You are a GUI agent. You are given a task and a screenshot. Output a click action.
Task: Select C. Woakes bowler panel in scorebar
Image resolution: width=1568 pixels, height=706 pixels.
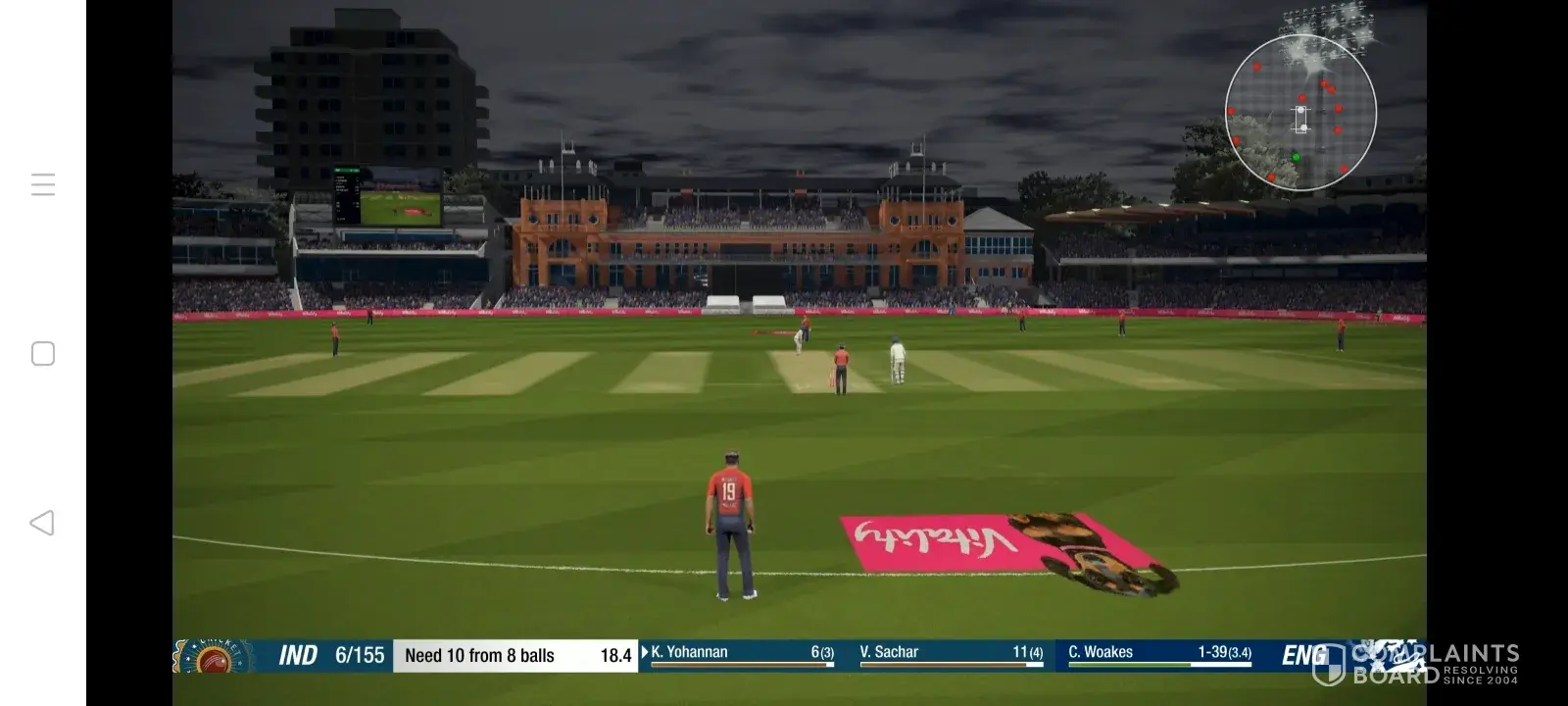(x=1158, y=654)
